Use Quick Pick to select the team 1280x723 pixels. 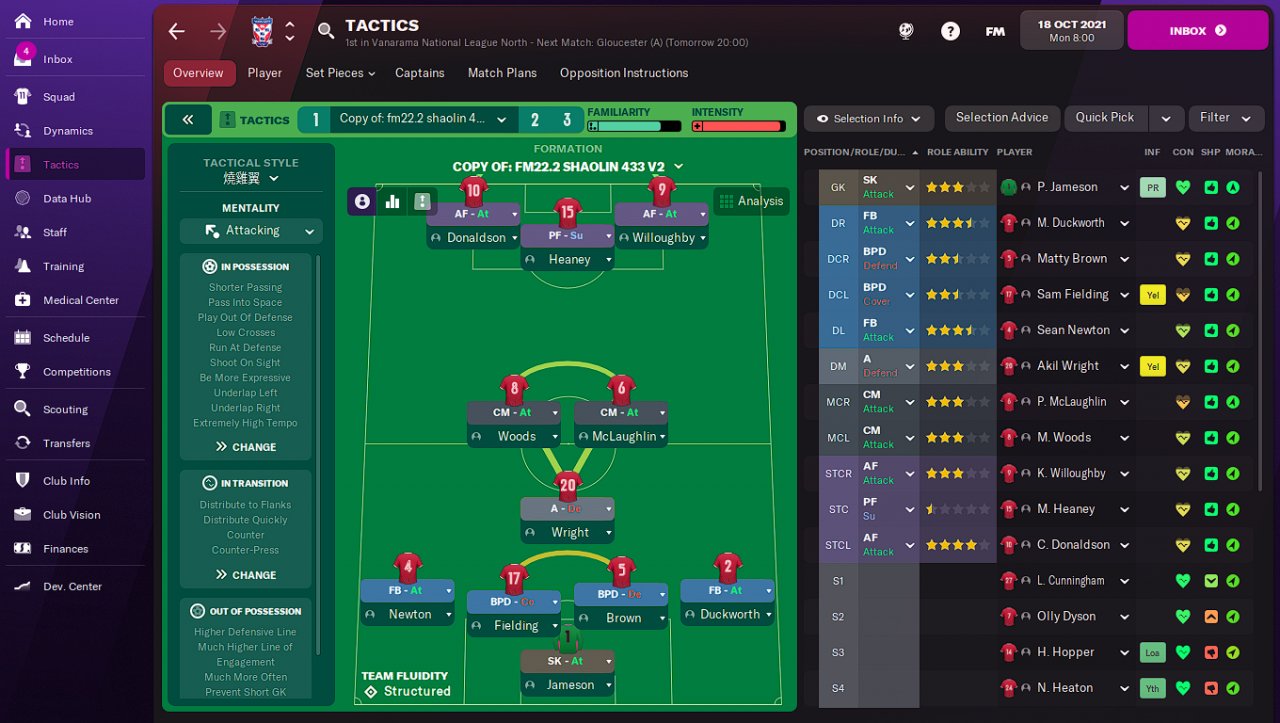pos(1105,118)
